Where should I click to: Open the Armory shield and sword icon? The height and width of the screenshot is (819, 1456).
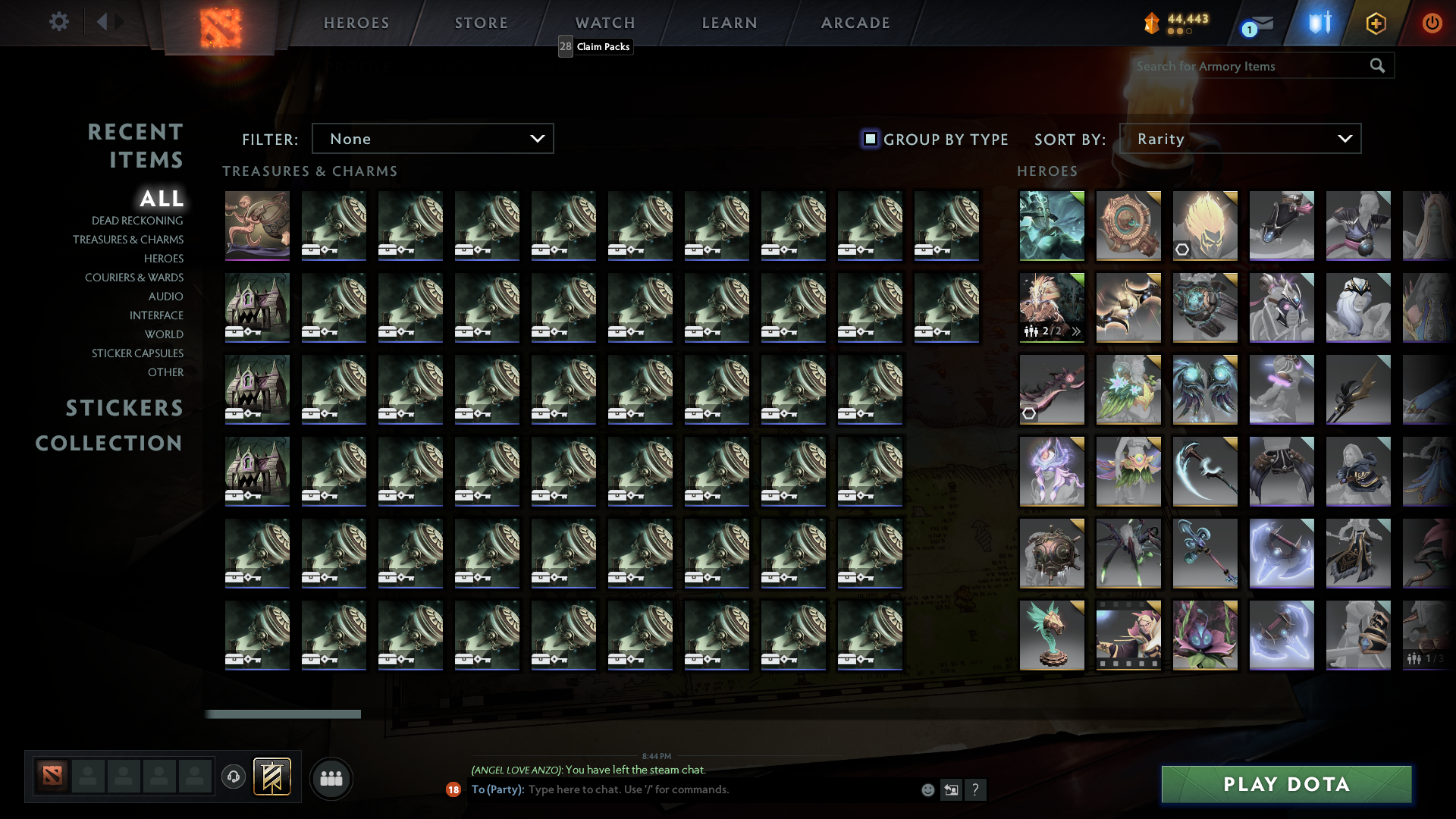[x=1319, y=23]
